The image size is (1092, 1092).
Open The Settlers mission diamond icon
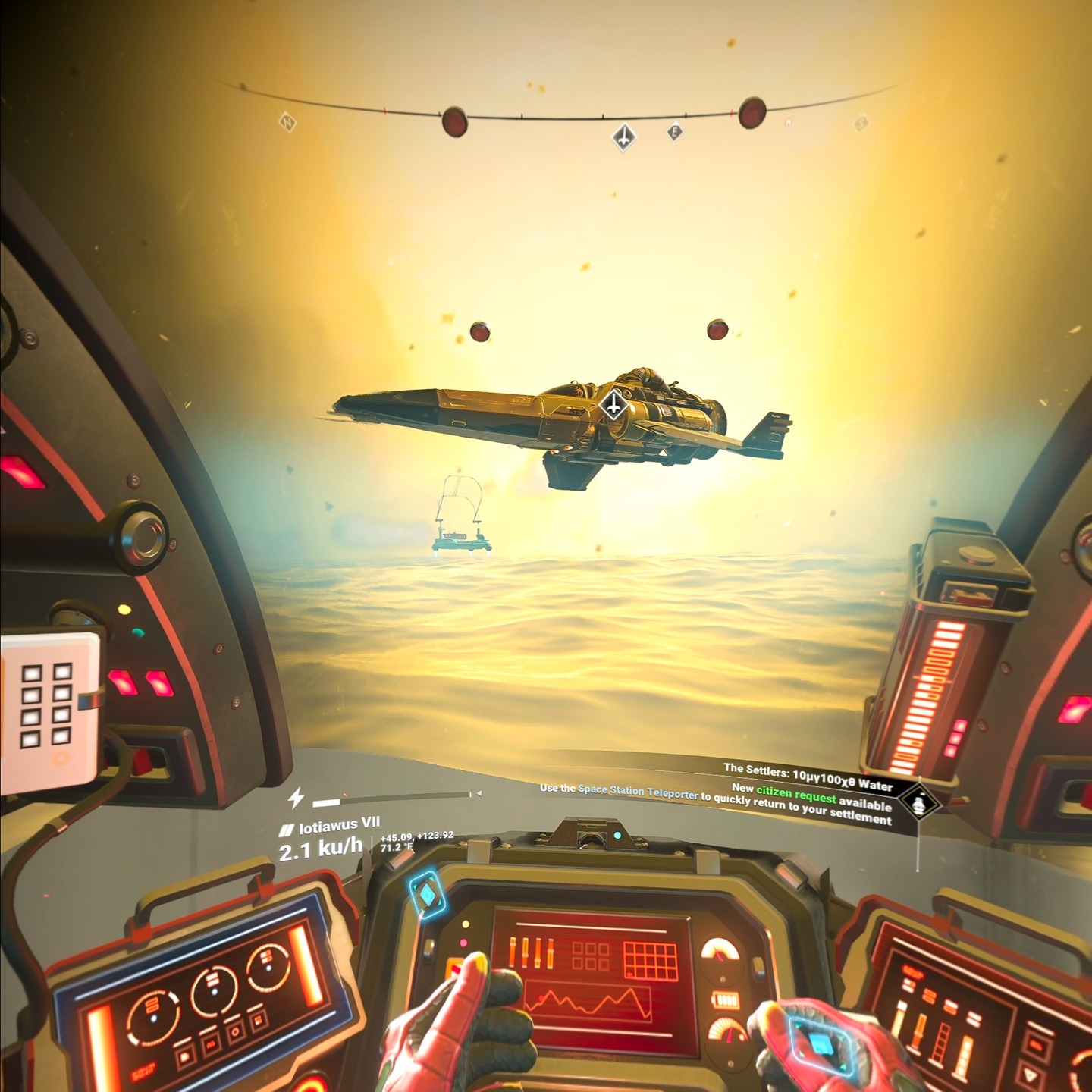tap(919, 803)
